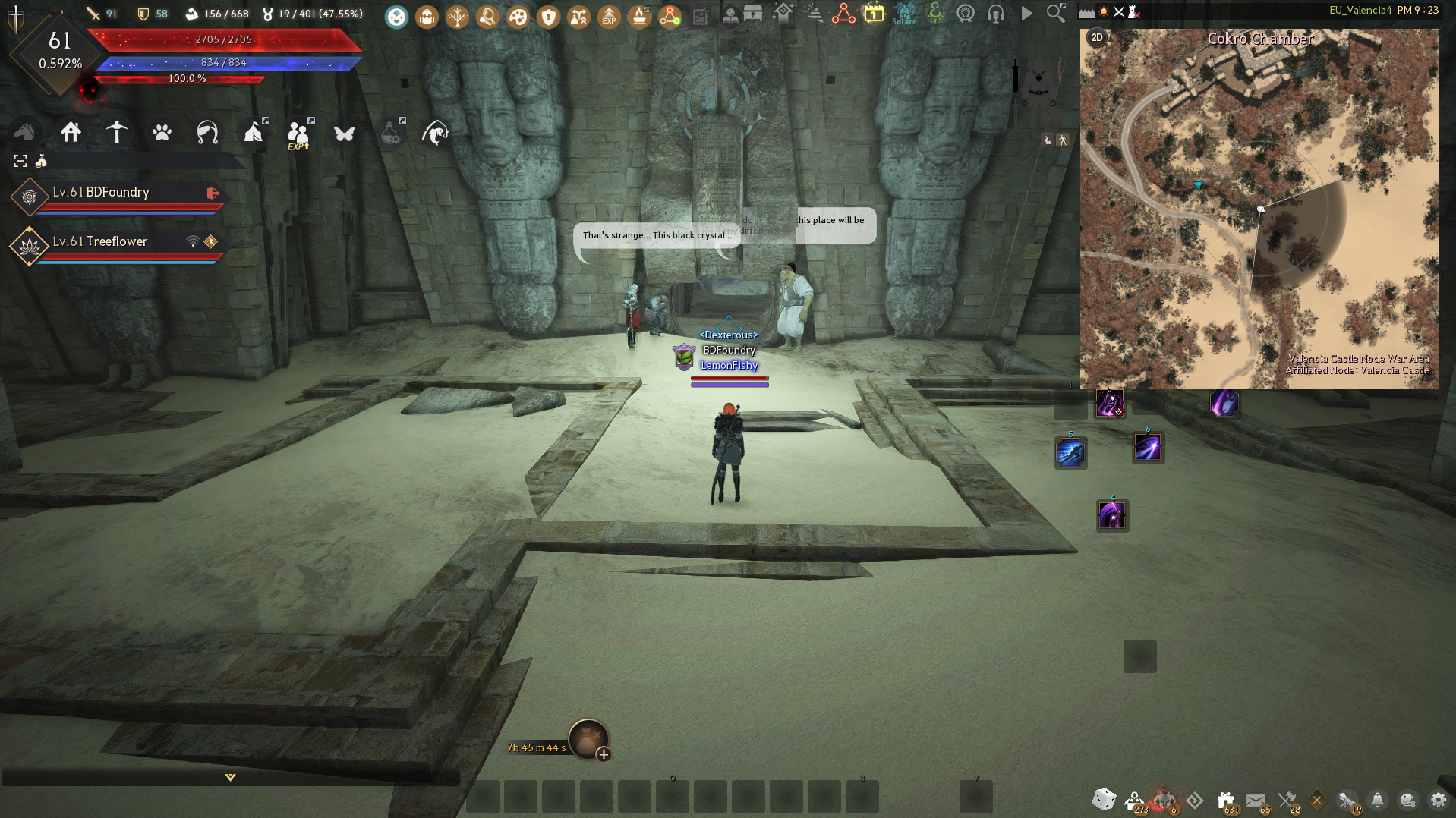Click the pop-out arrow above the potion icon
The image size is (1456, 818).
coord(402,121)
